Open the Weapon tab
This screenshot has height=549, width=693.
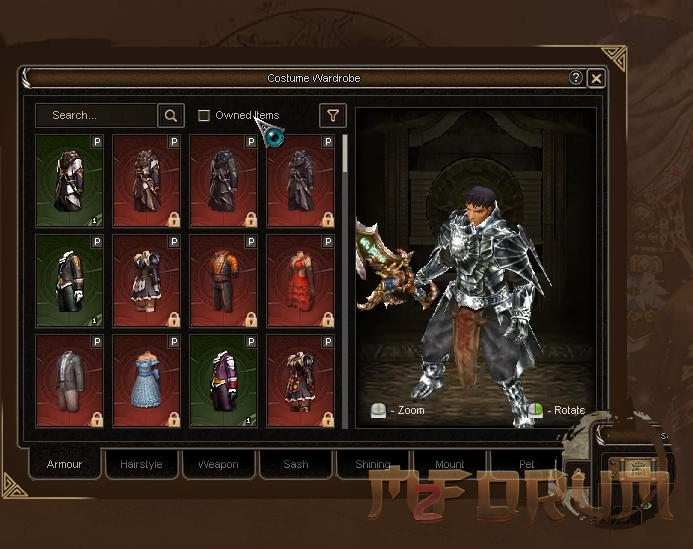click(218, 465)
